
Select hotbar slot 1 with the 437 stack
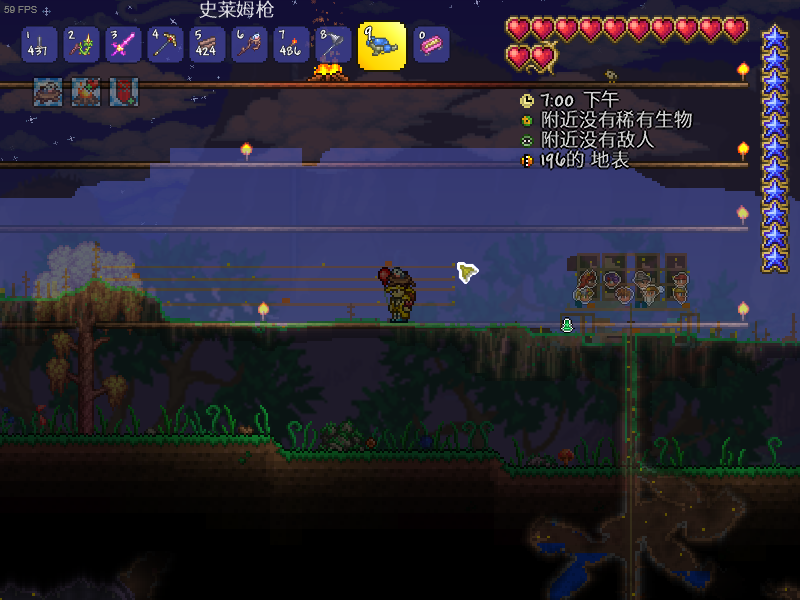(39, 45)
